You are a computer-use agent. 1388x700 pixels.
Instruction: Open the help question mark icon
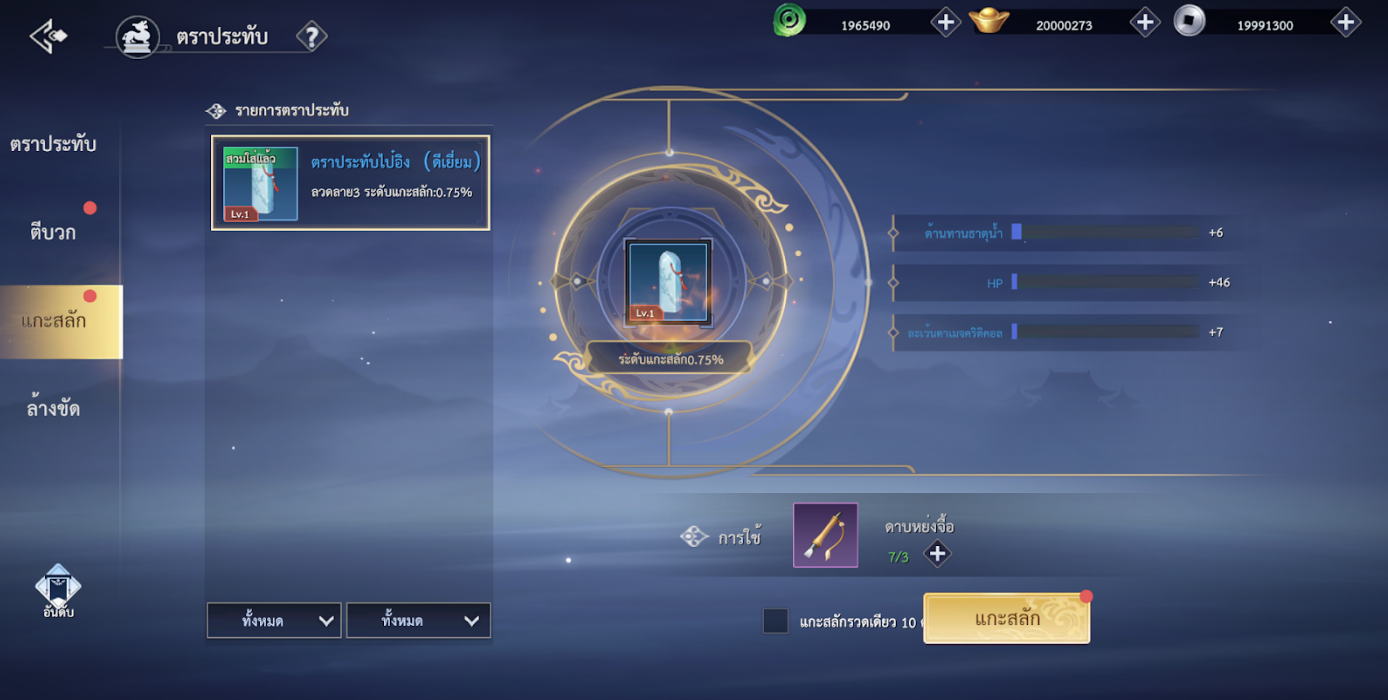312,37
